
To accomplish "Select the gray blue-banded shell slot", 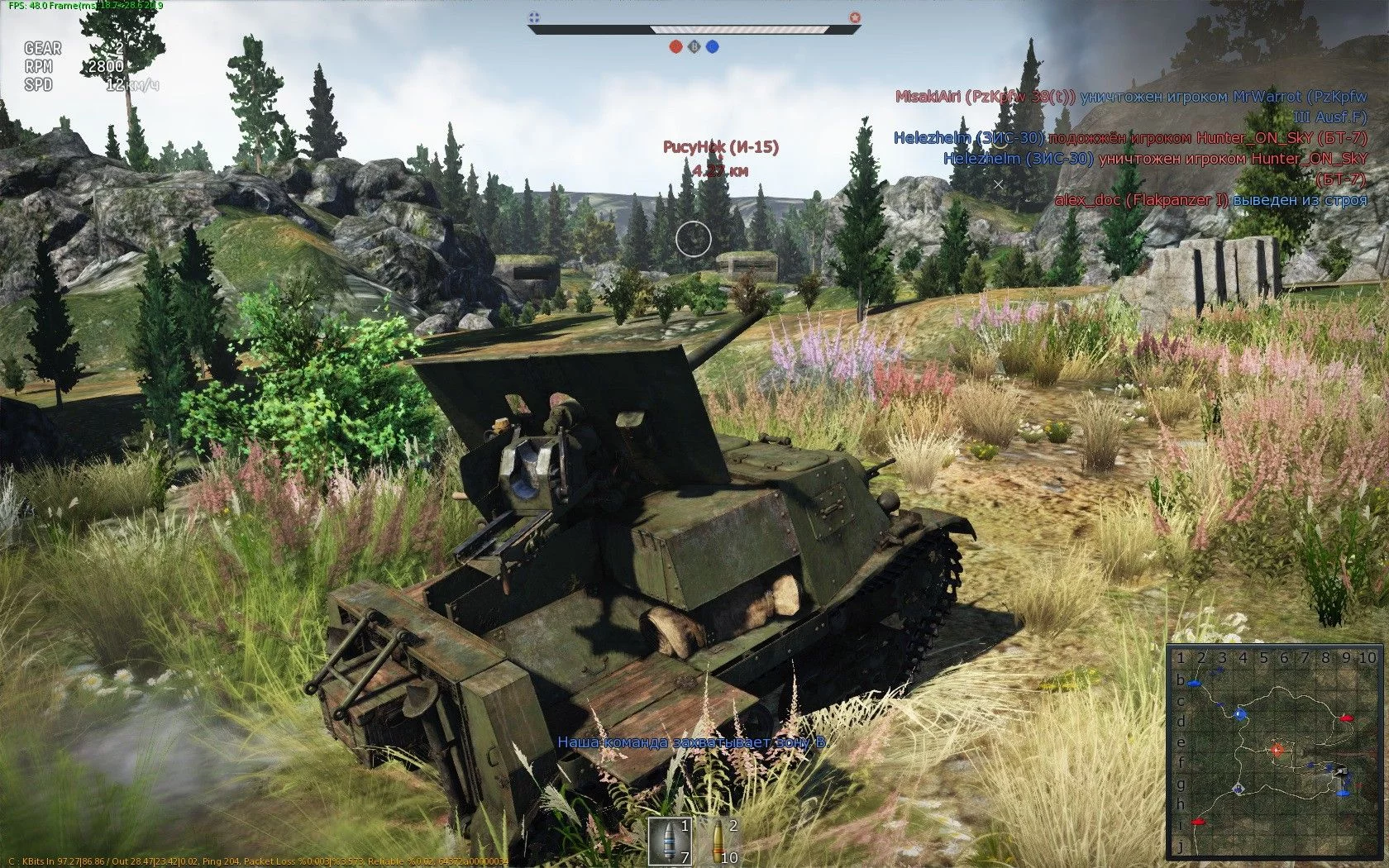I will (x=668, y=841).
